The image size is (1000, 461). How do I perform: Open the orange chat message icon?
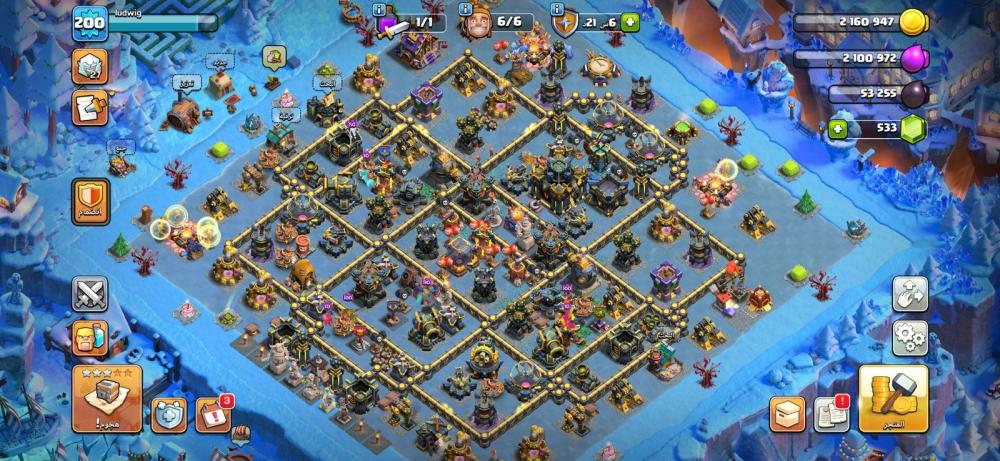tap(90, 107)
